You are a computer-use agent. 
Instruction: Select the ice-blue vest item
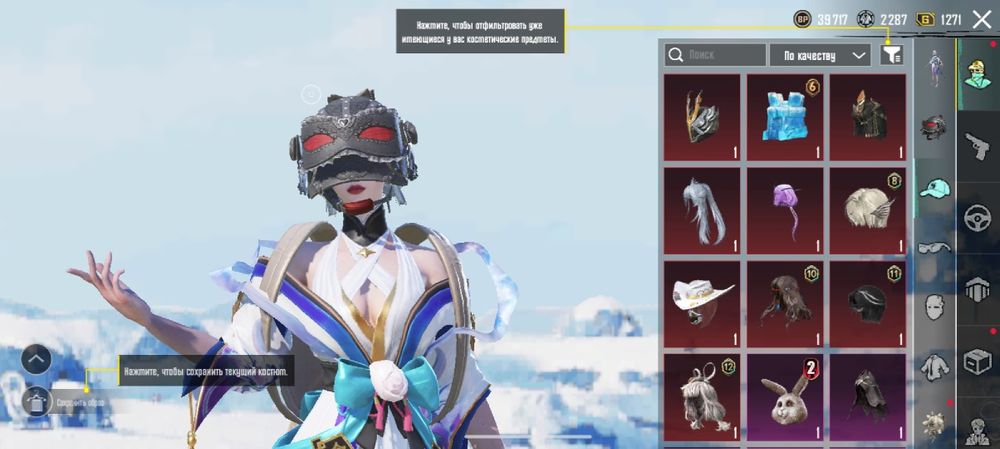click(x=785, y=117)
